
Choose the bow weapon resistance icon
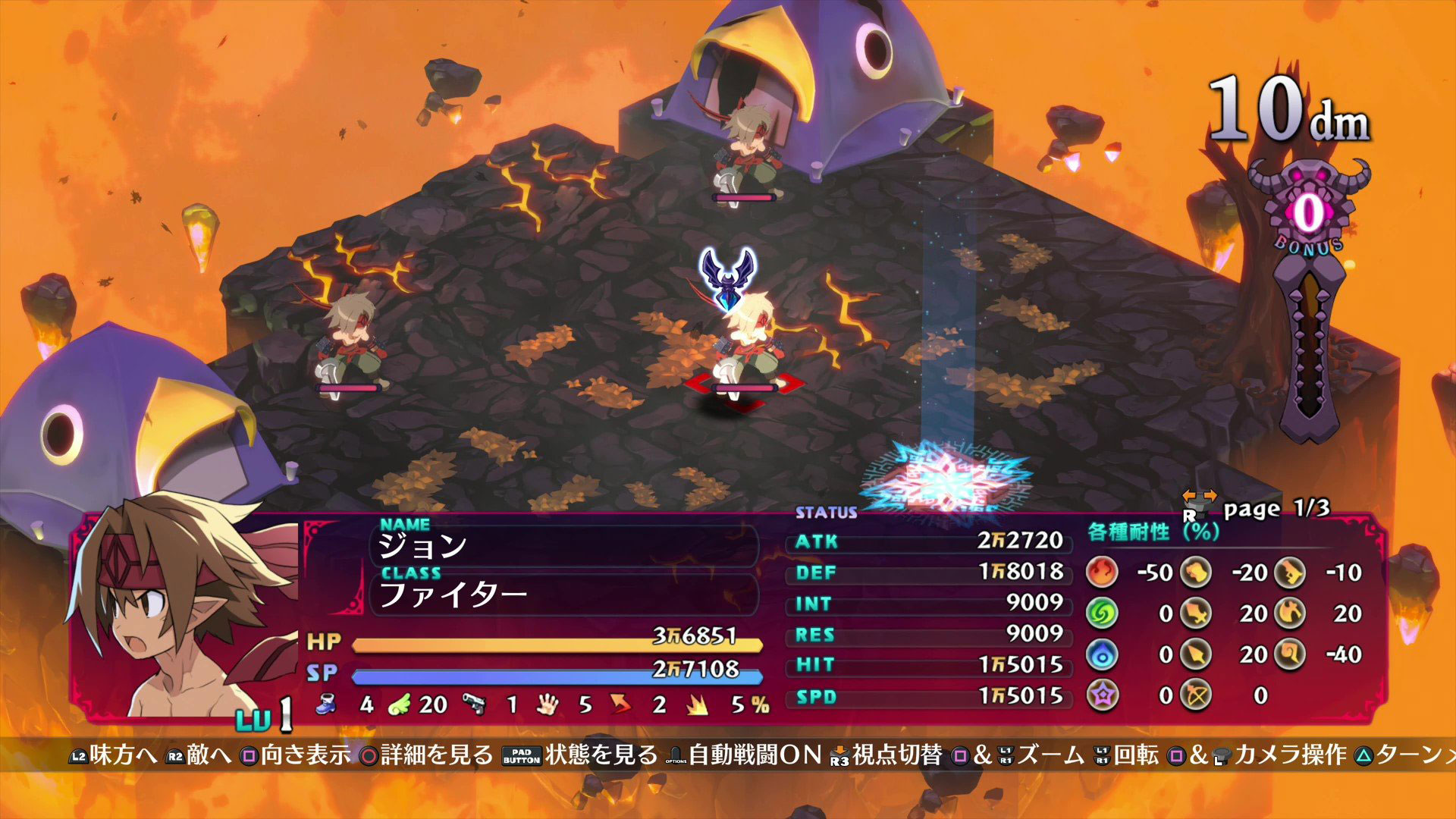(x=1197, y=695)
